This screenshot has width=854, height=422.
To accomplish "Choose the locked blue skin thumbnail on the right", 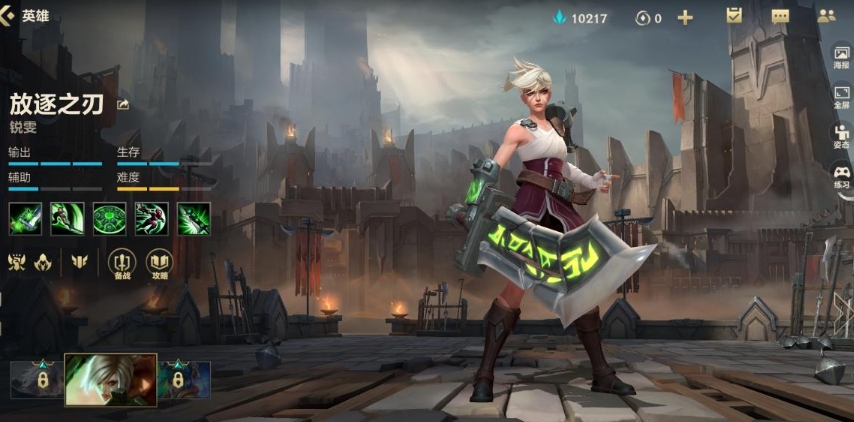I will point(183,379).
